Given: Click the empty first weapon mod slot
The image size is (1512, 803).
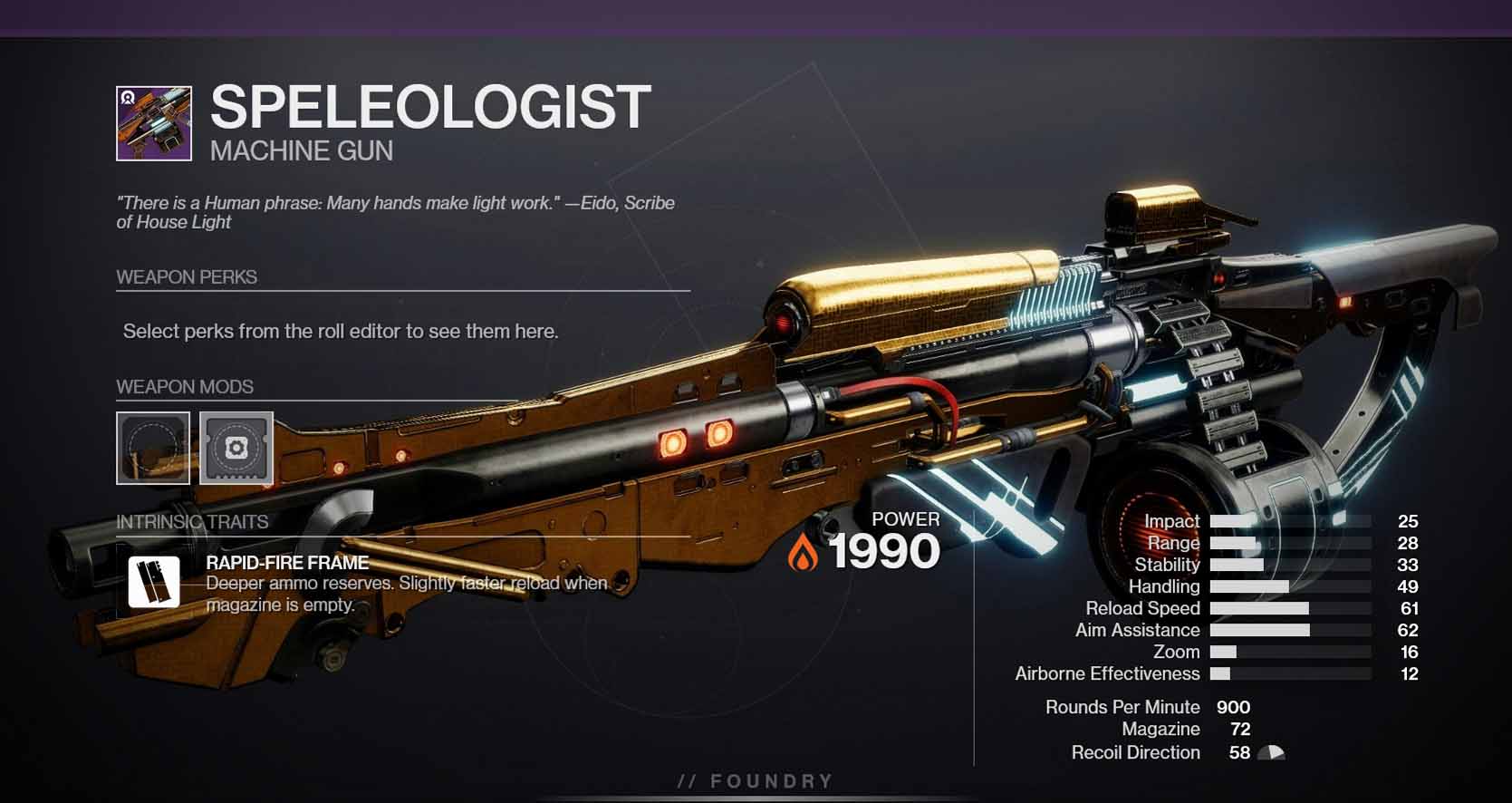Looking at the screenshot, I should tap(152, 449).
